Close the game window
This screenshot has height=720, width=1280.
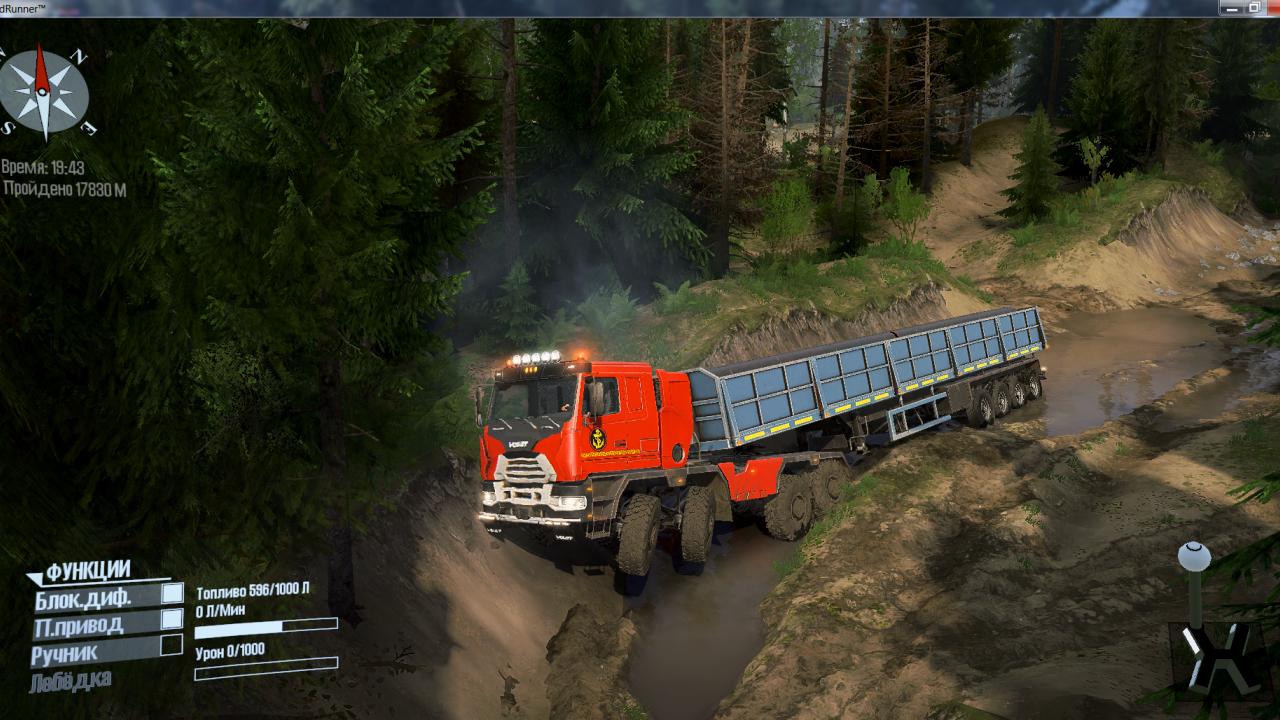click(x=1274, y=7)
